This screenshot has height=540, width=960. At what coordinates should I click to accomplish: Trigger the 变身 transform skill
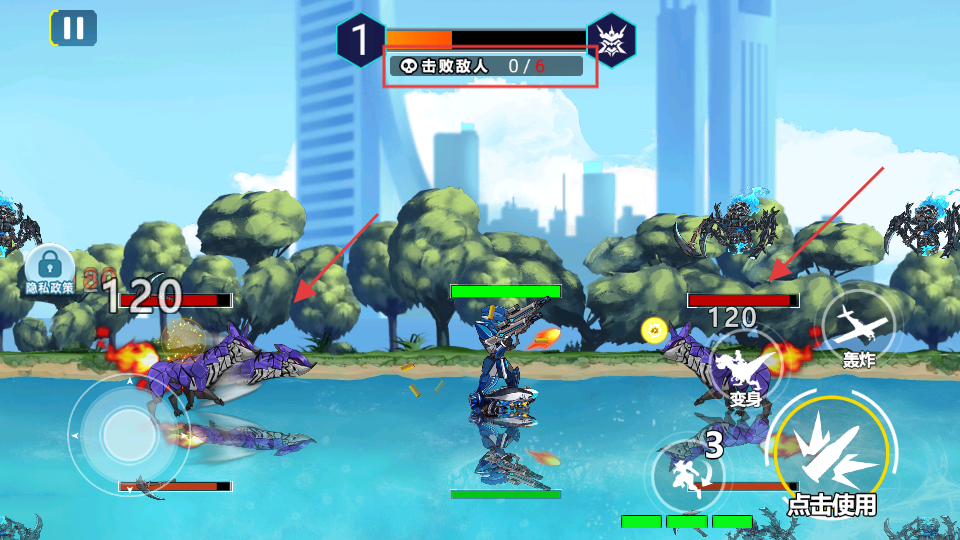[746, 373]
